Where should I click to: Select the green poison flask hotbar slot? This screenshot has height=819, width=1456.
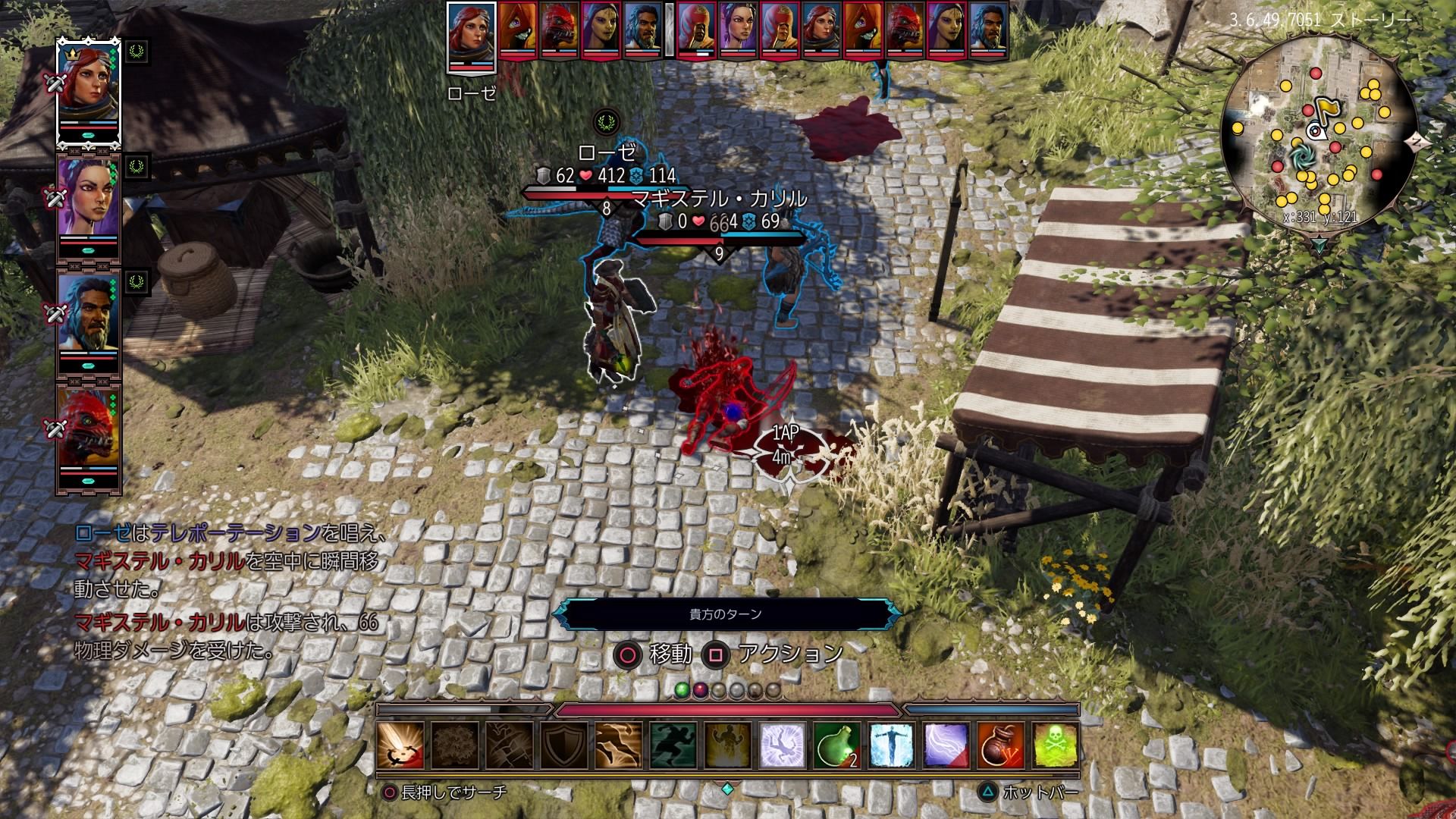(x=838, y=745)
